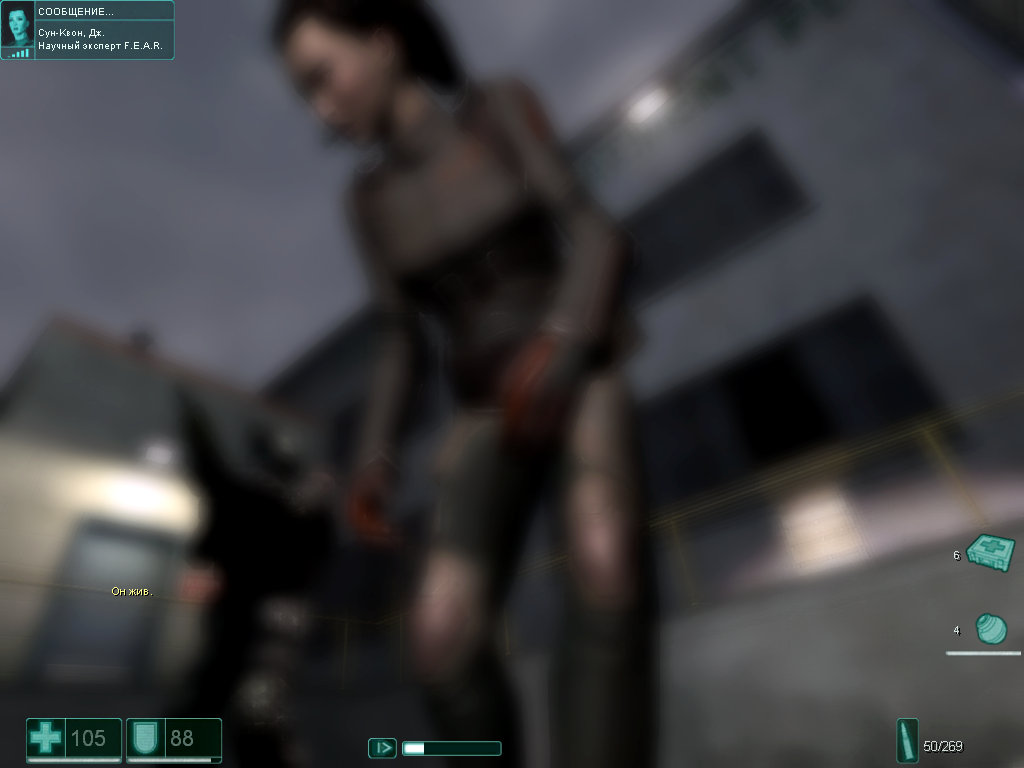Click the armor vest icon
The image size is (1024, 768).
click(144, 740)
